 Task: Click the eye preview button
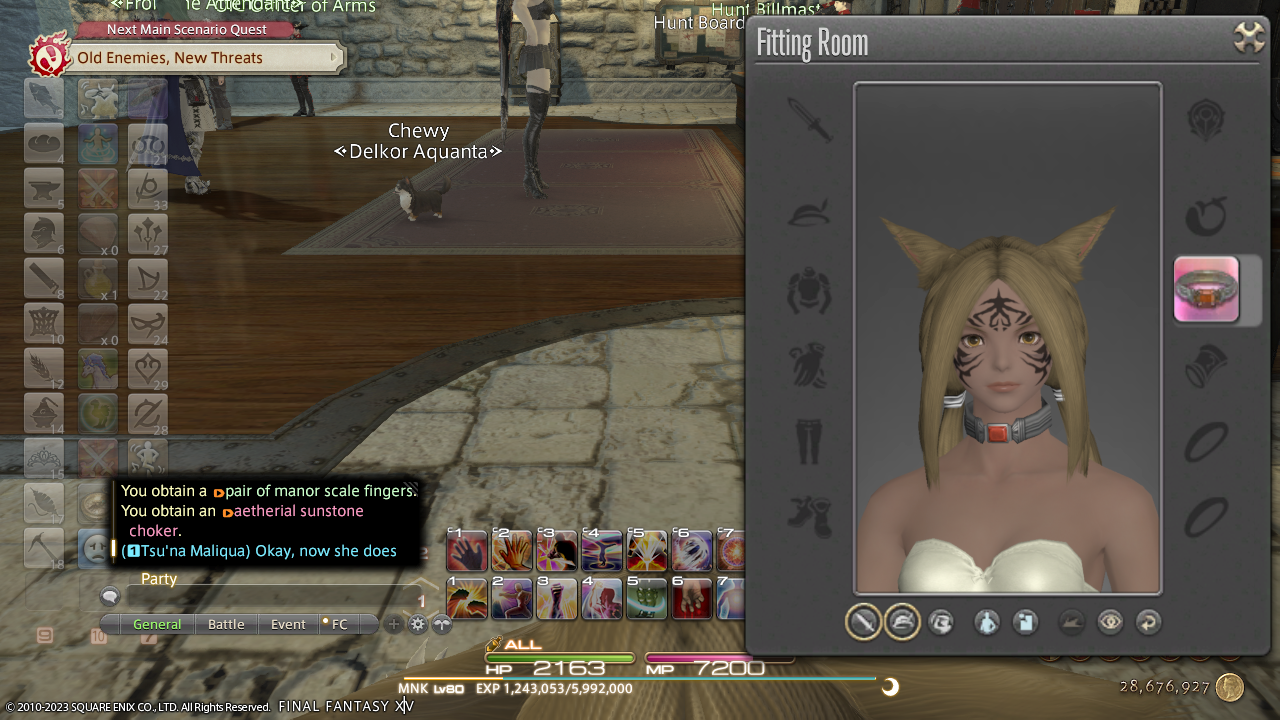tap(1110, 623)
